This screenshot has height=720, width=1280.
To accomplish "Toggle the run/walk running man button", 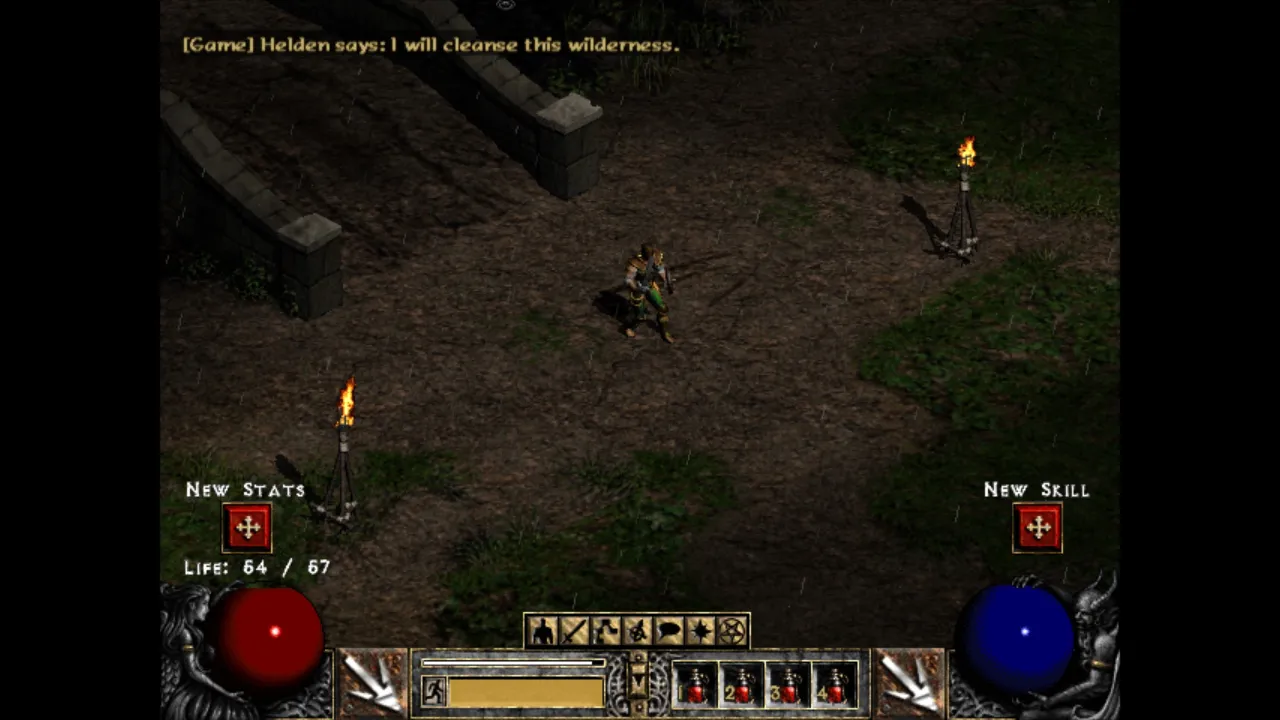I will (x=434, y=691).
